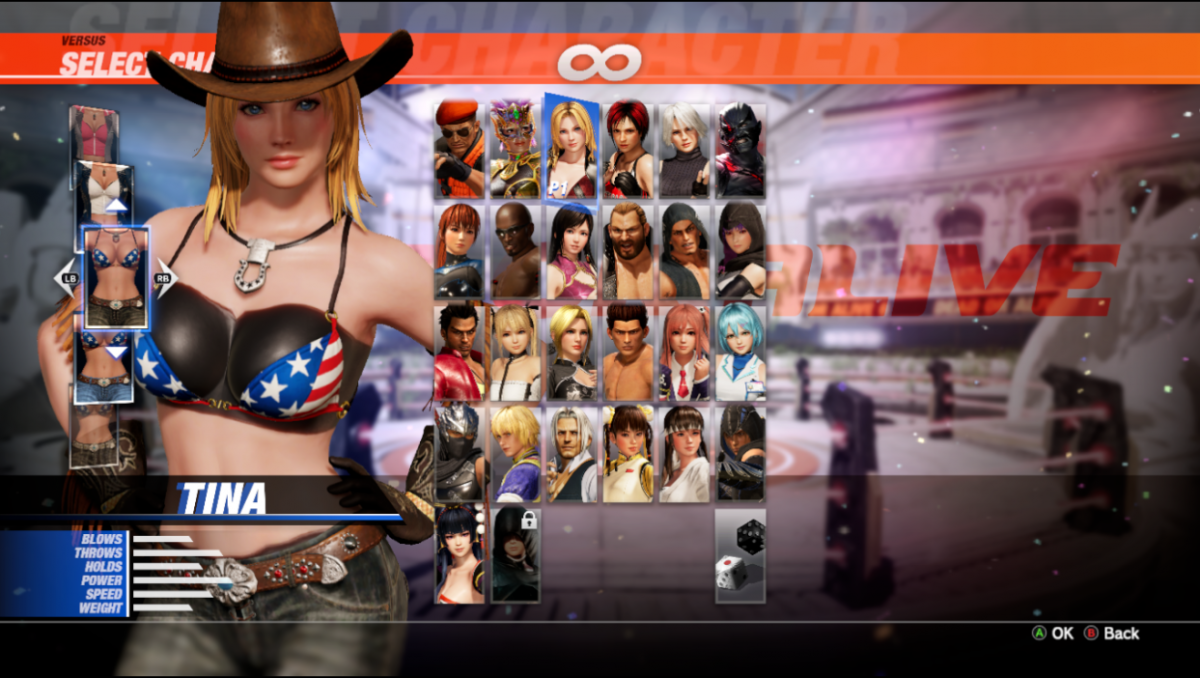Screen dimensions: 1200x678
Task: Select the random character dice tile
Action: (741, 554)
